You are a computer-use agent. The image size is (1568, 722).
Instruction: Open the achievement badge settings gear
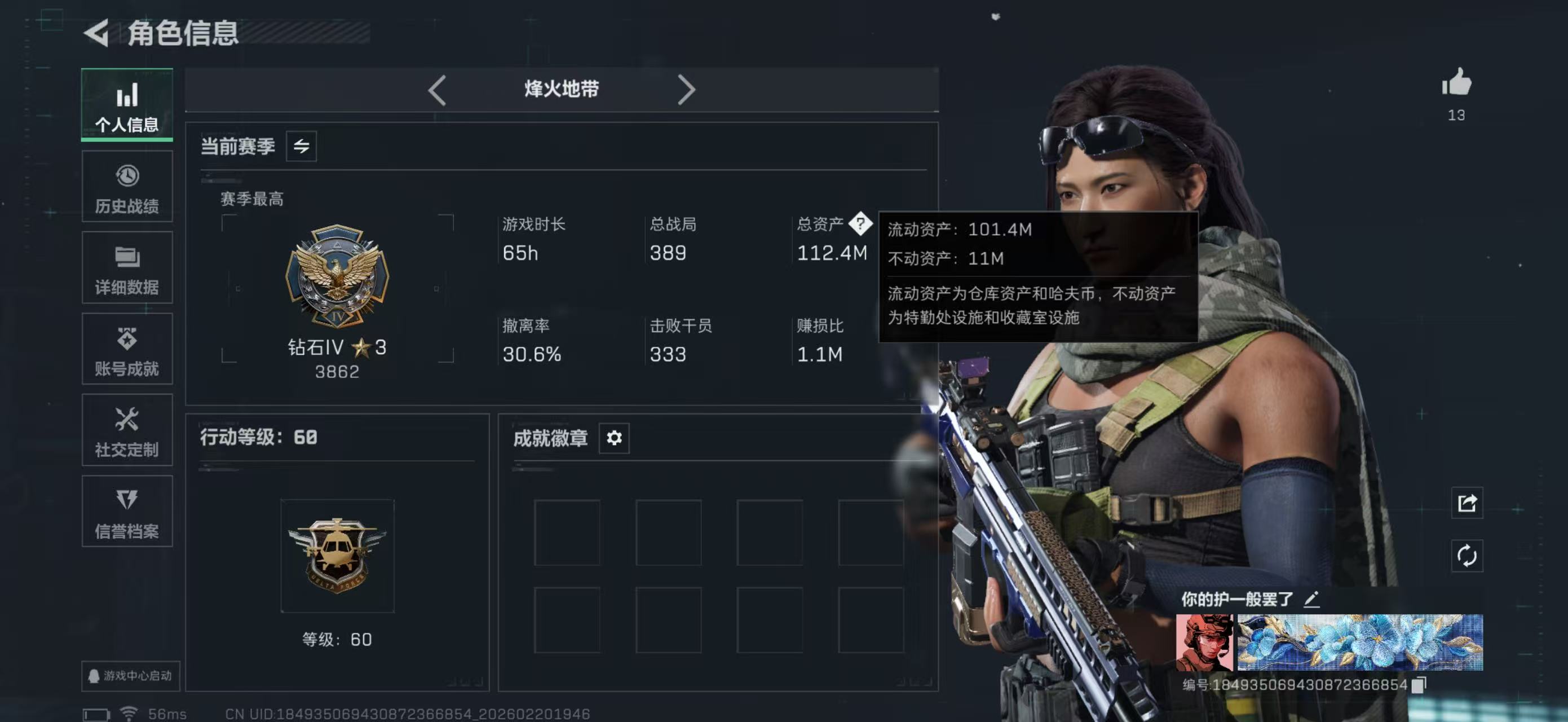pos(613,438)
